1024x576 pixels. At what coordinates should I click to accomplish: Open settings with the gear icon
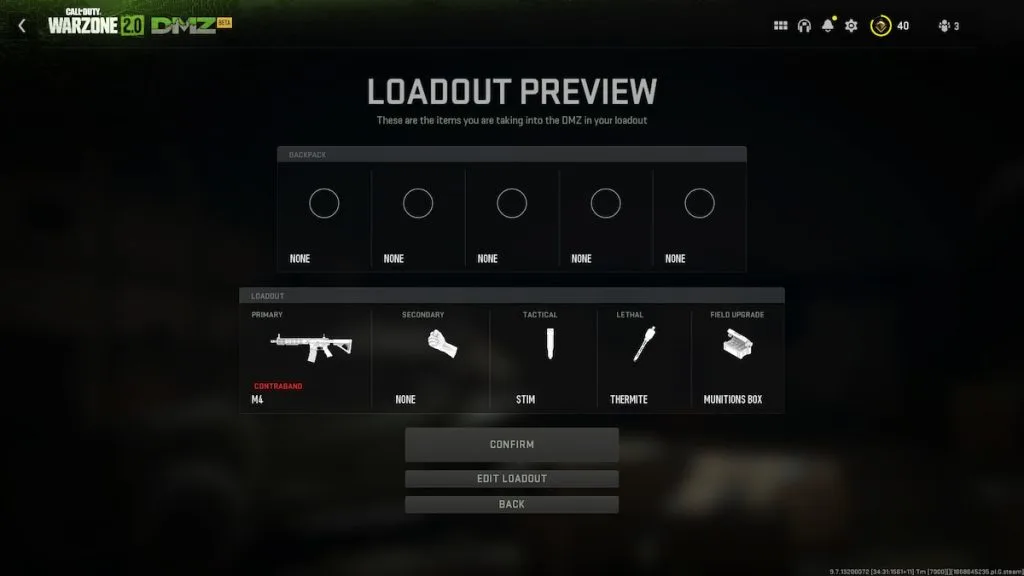tap(851, 26)
